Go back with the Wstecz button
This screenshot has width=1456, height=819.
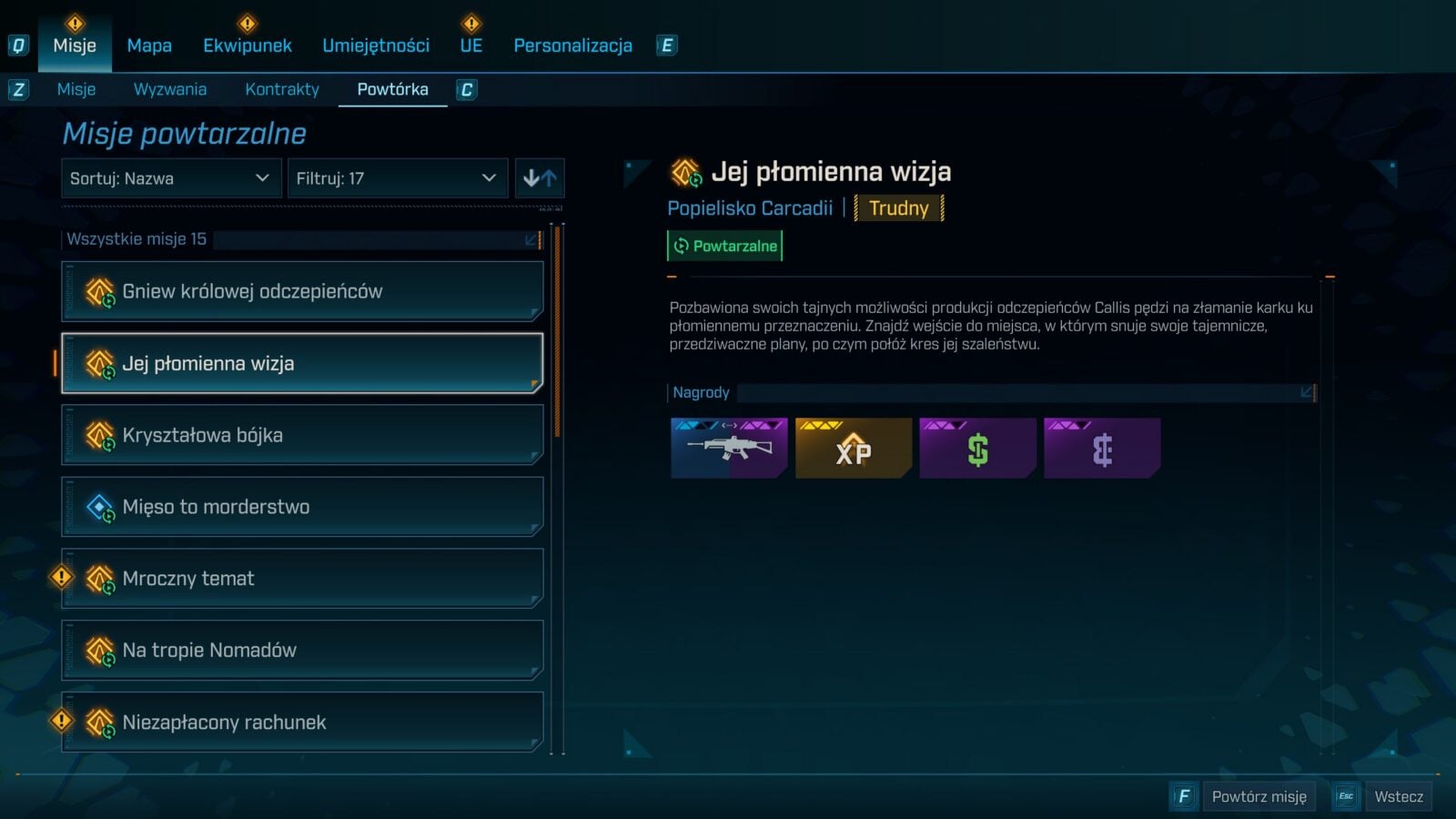[1398, 797]
